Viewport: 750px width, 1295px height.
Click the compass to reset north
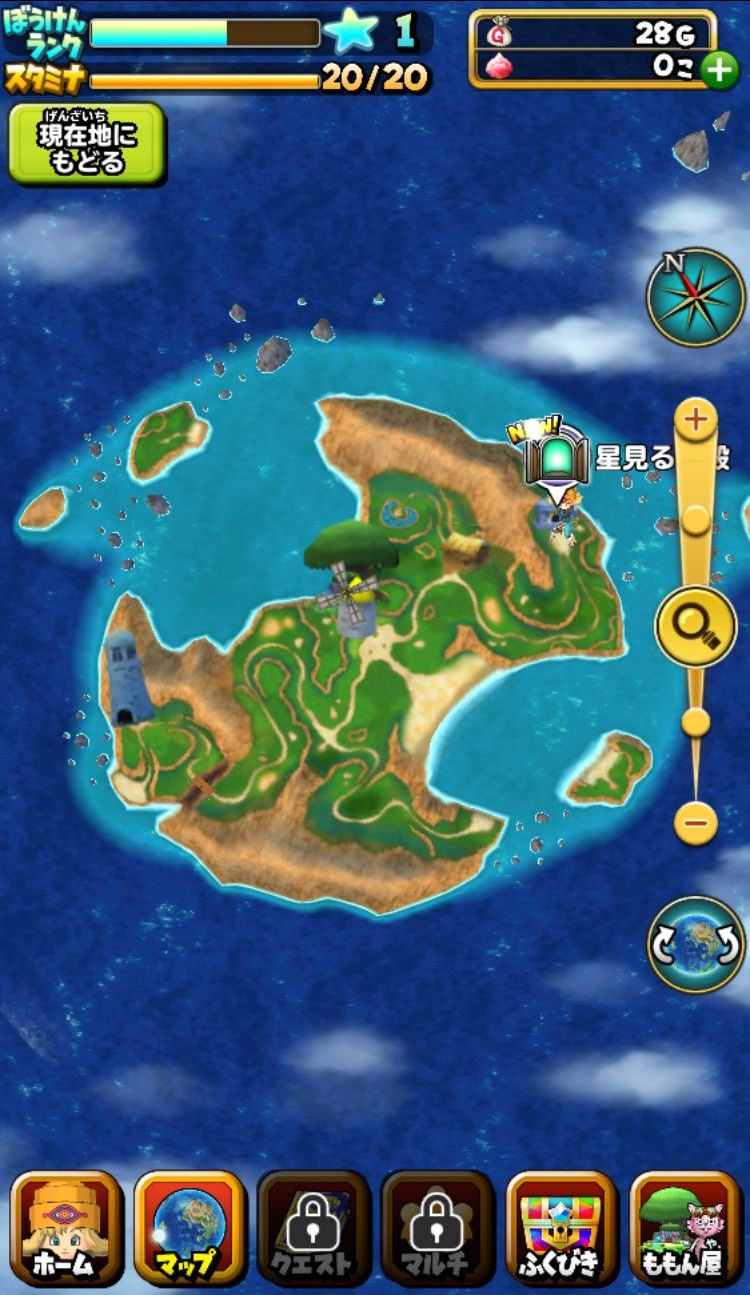click(695, 297)
